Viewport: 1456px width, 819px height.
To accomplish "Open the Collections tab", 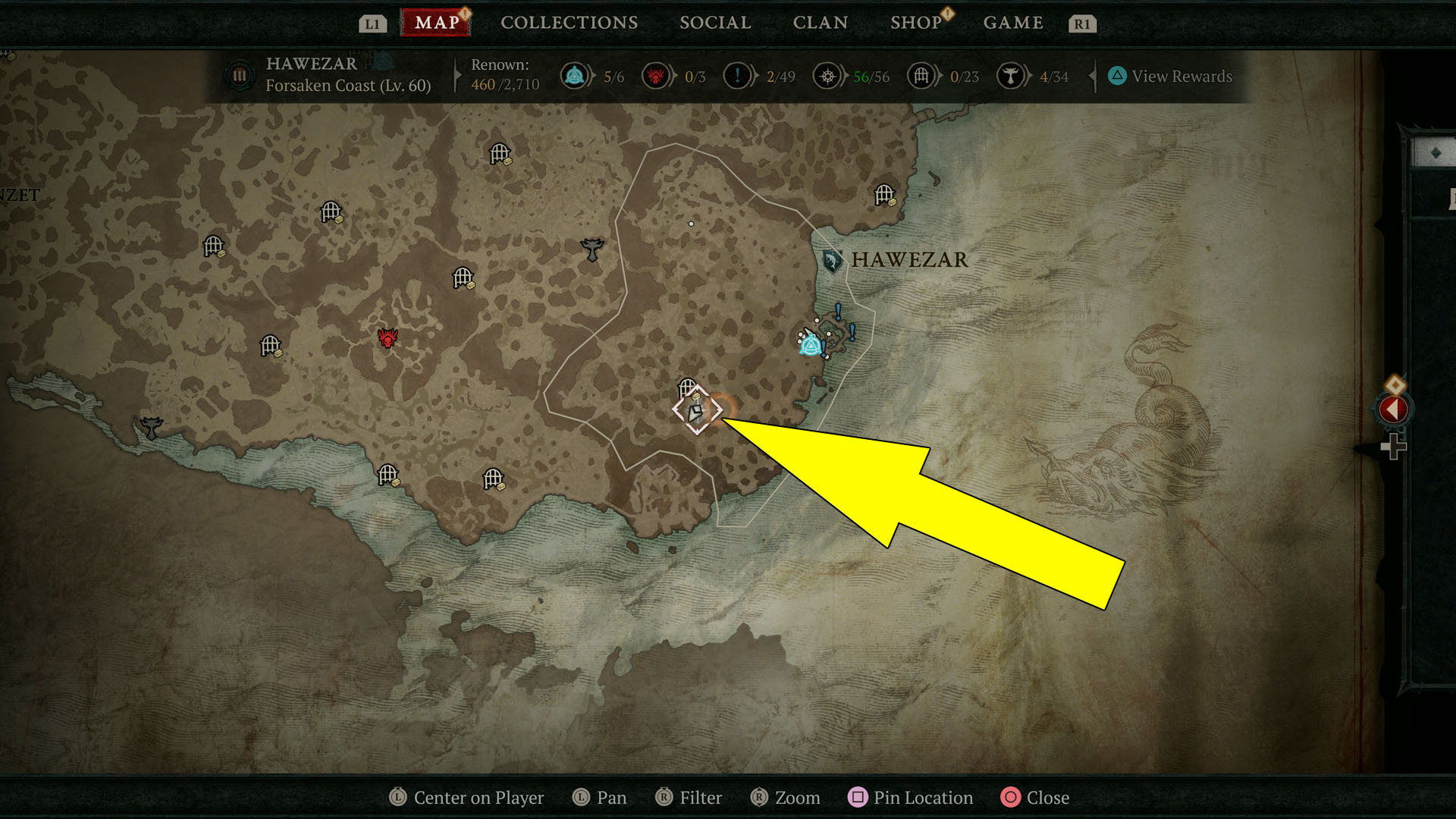I will point(569,23).
